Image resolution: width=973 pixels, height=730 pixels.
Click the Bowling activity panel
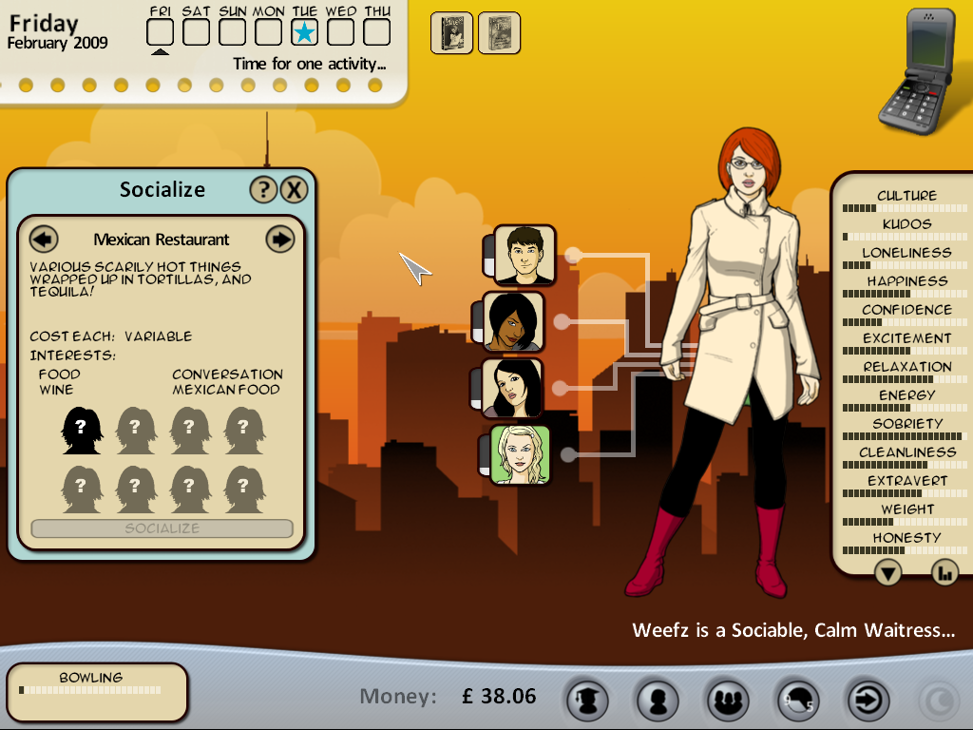point(97,691)
